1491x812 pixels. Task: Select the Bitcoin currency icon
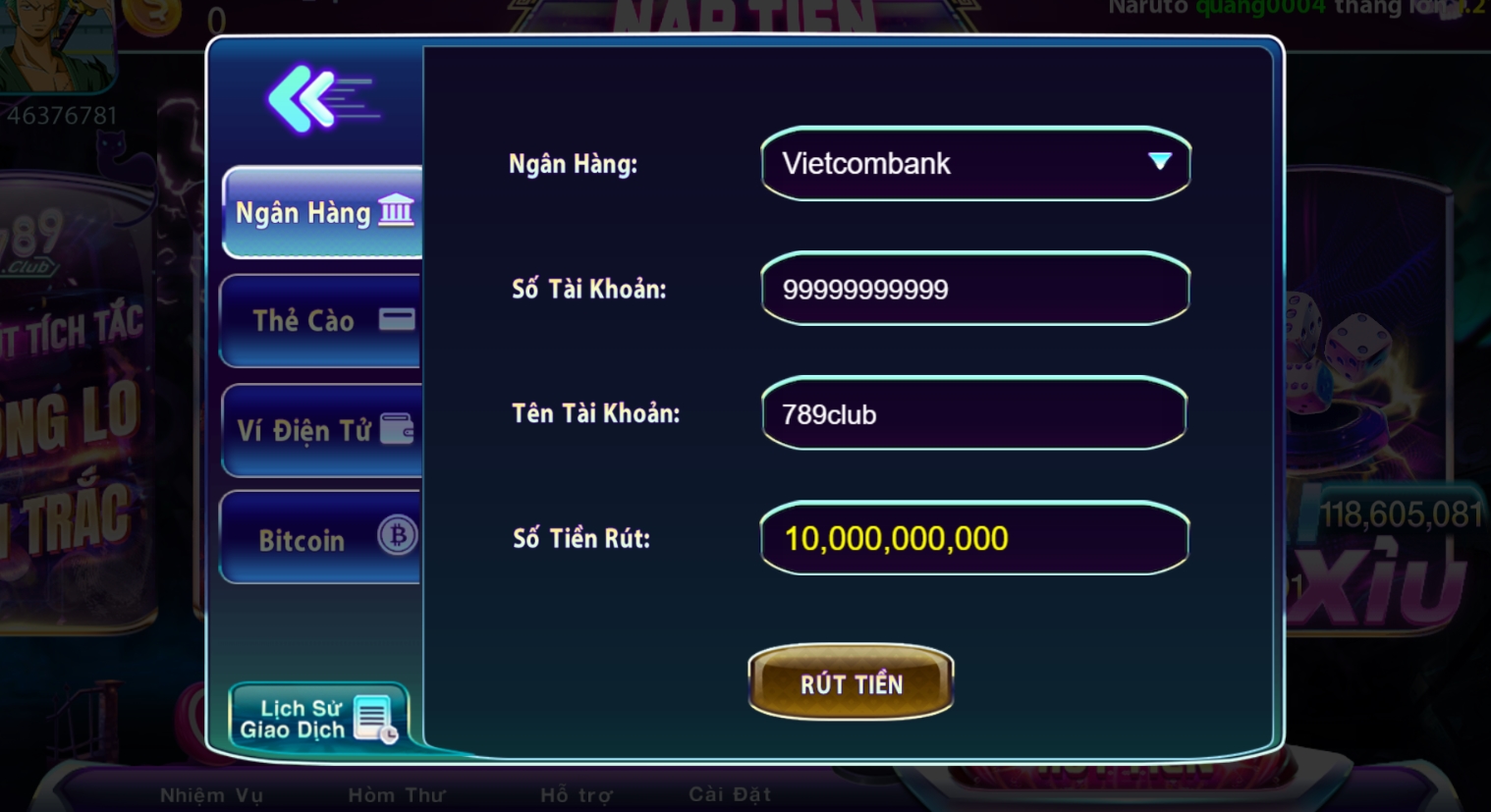point(397,536)
